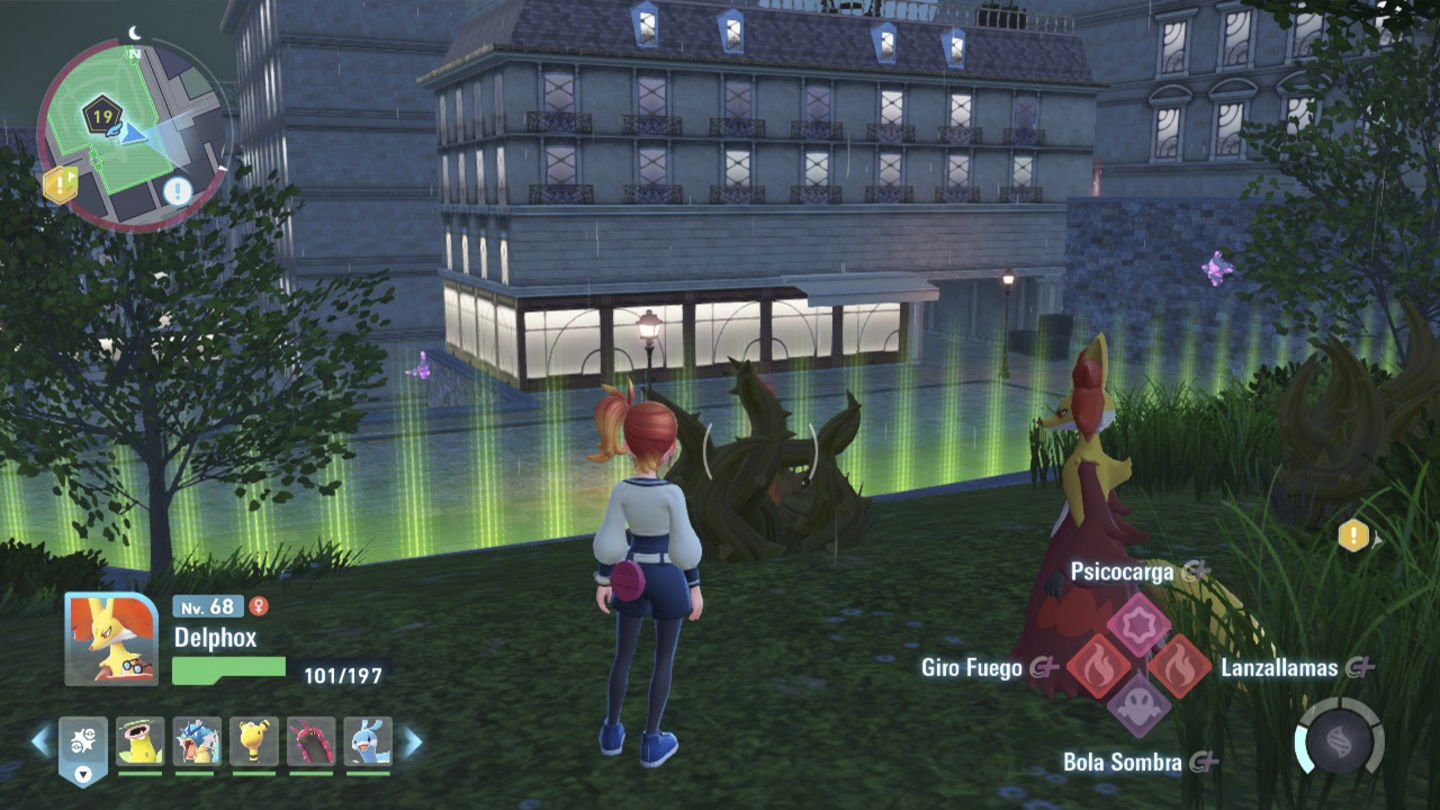Select the yellow hexagon quest marker on minimap
The width and height of the screenshot is (1440, 810).
point(59,184)
